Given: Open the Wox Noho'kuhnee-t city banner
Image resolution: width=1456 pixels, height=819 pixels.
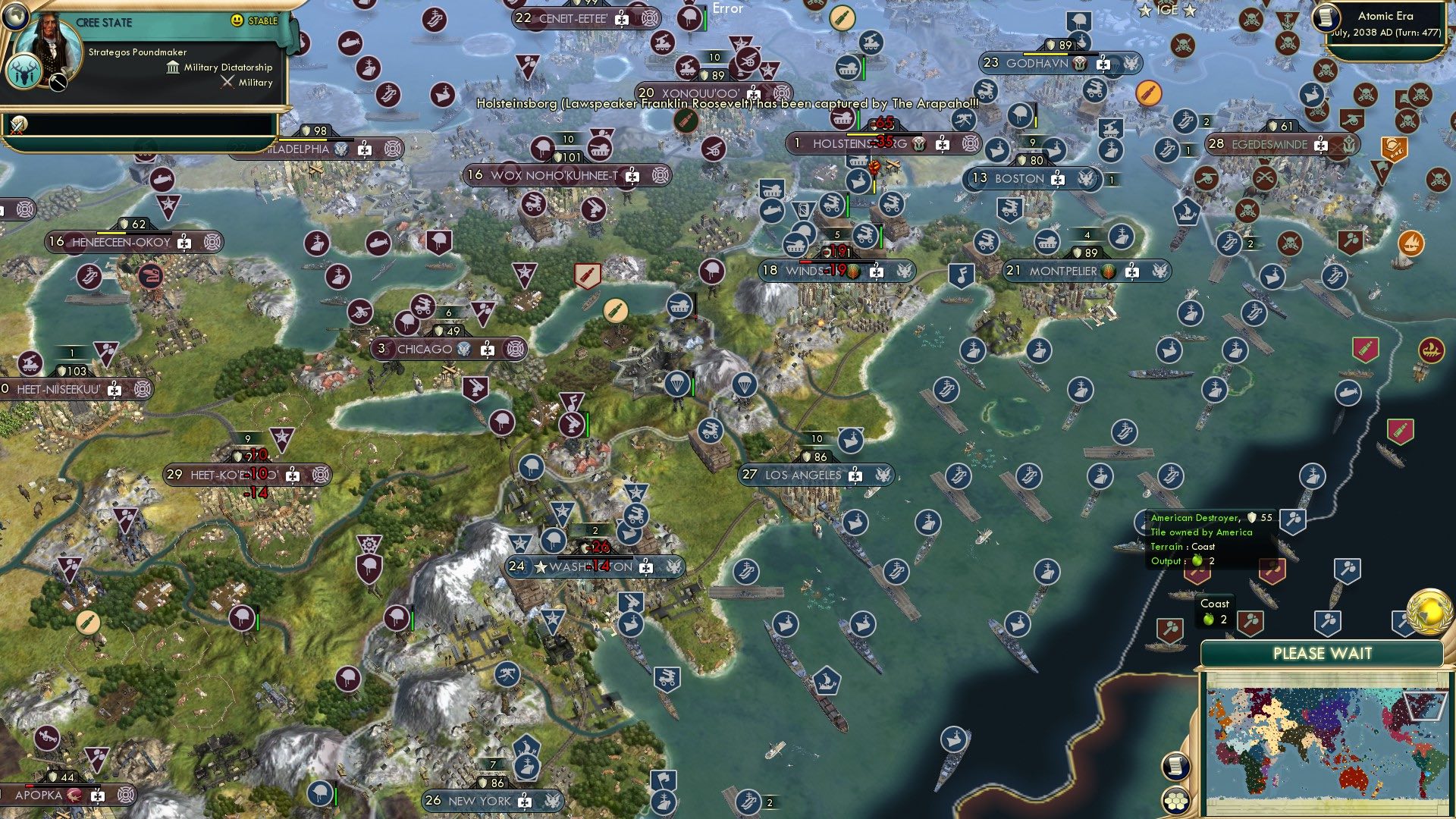Looking at the screenshot, I should click(x=554, y=176).
